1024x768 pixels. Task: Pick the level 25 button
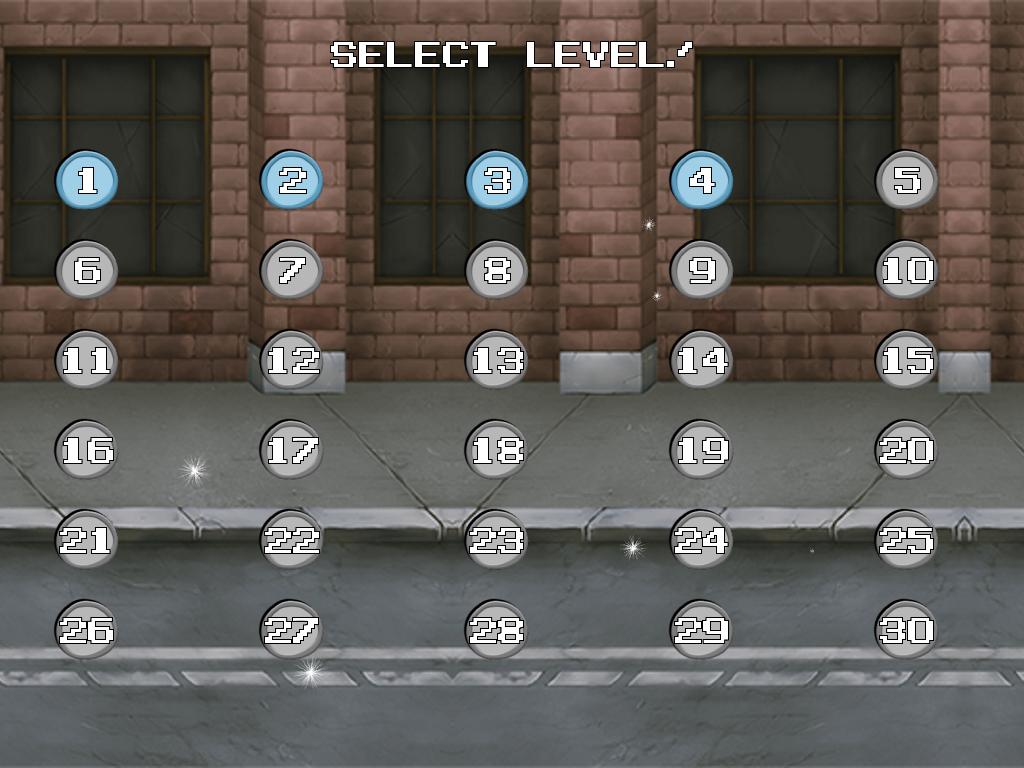tap(907, 540)
